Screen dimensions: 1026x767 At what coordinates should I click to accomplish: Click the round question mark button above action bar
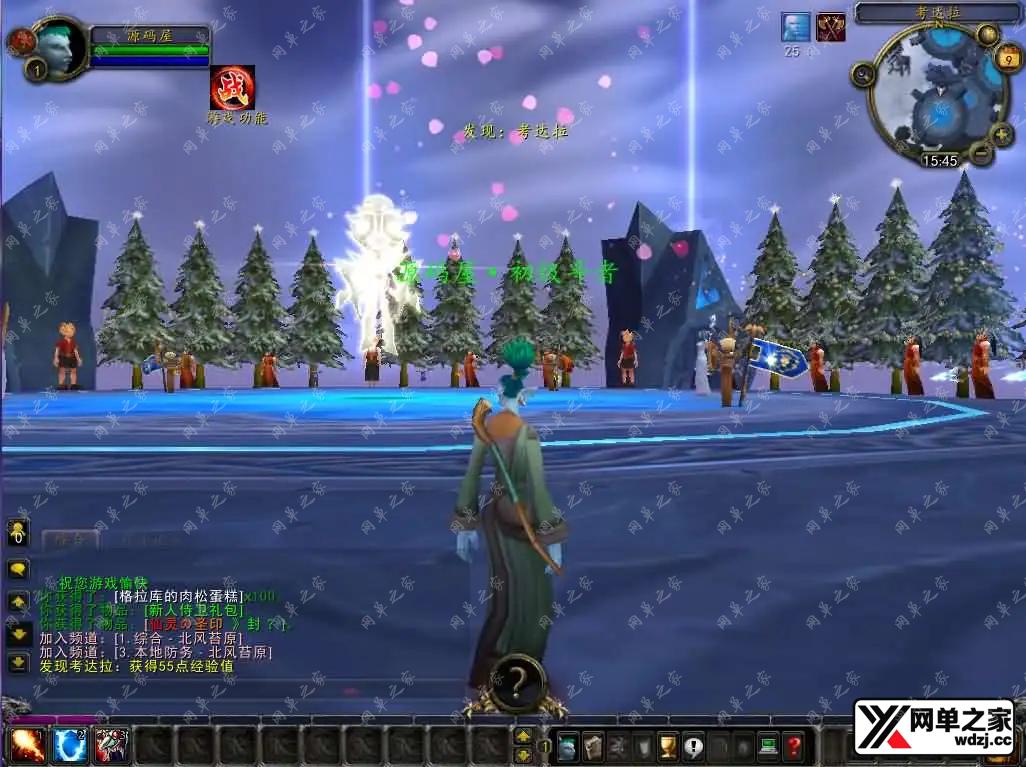click(x=517, y=683)
